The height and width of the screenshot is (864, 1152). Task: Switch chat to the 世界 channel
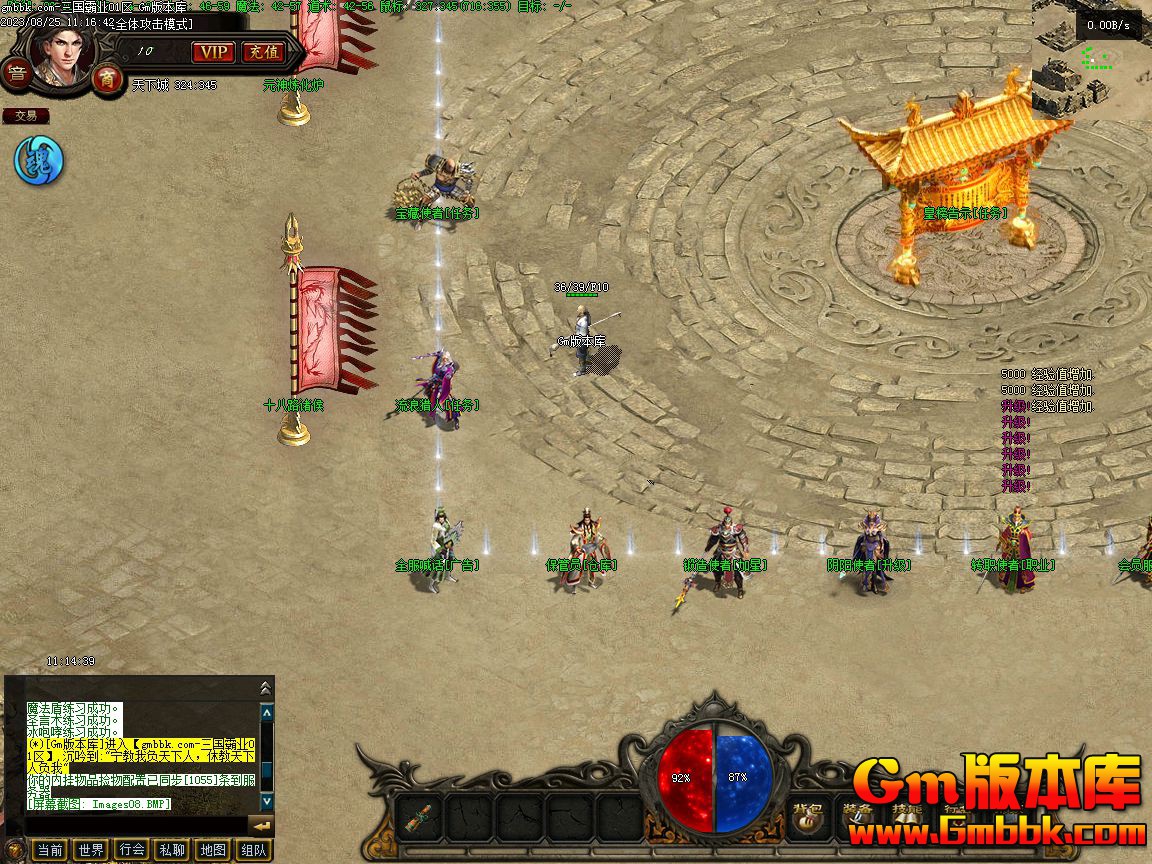91,850
